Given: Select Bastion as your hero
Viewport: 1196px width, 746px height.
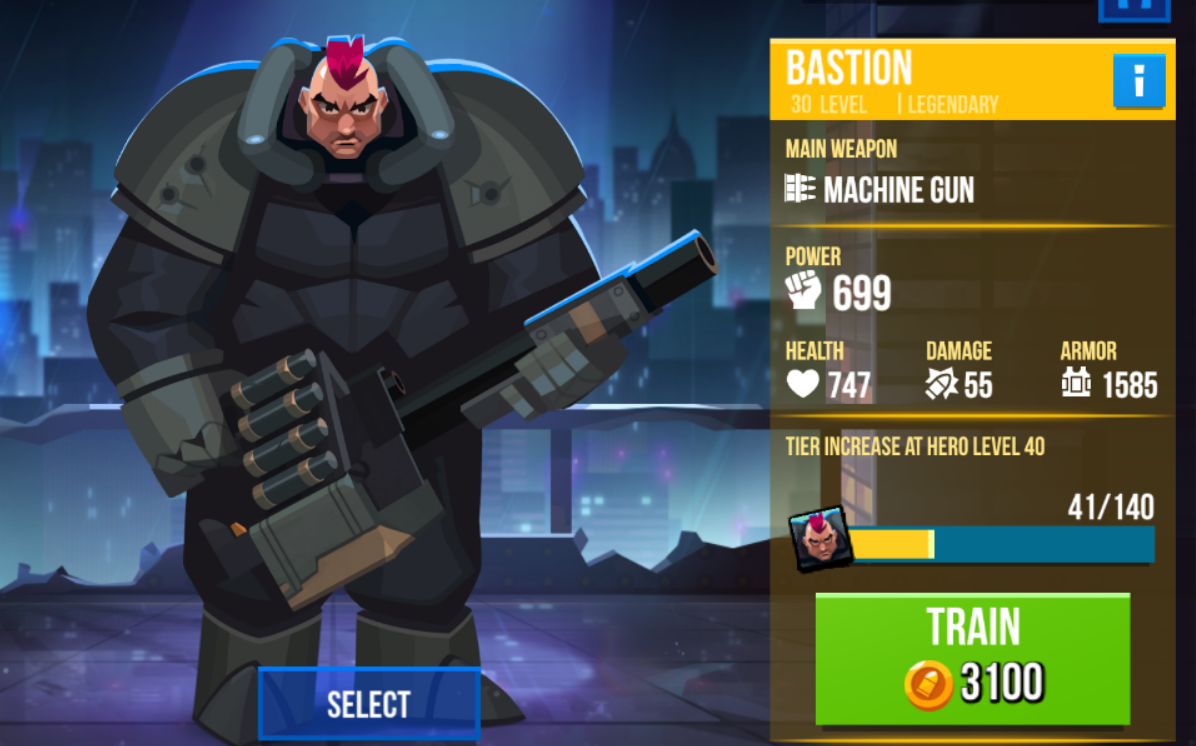Looking at the screenshot, I should click(x=369, y=704).
